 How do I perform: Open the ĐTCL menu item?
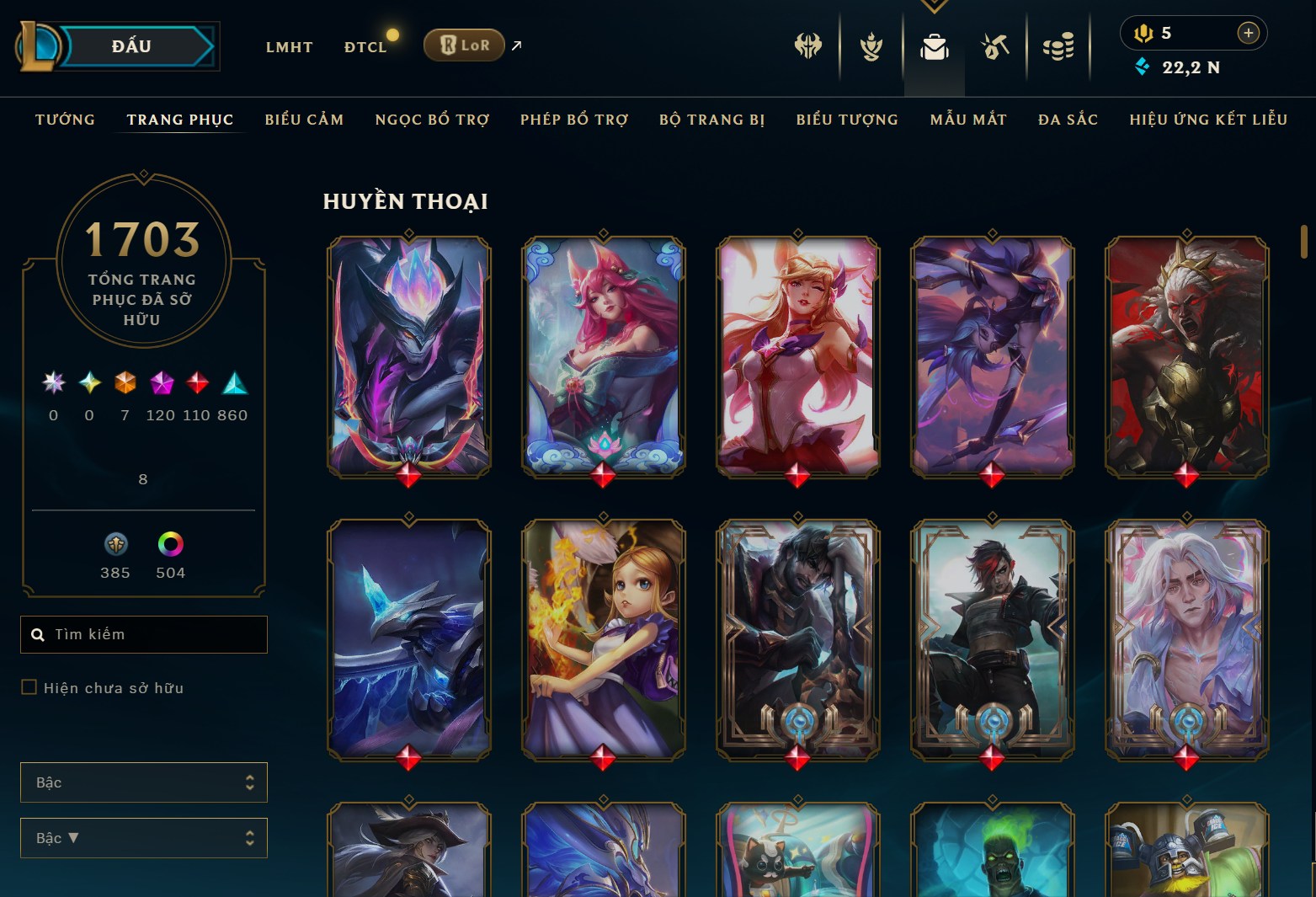pyautogui.click(x=365, y=46)
